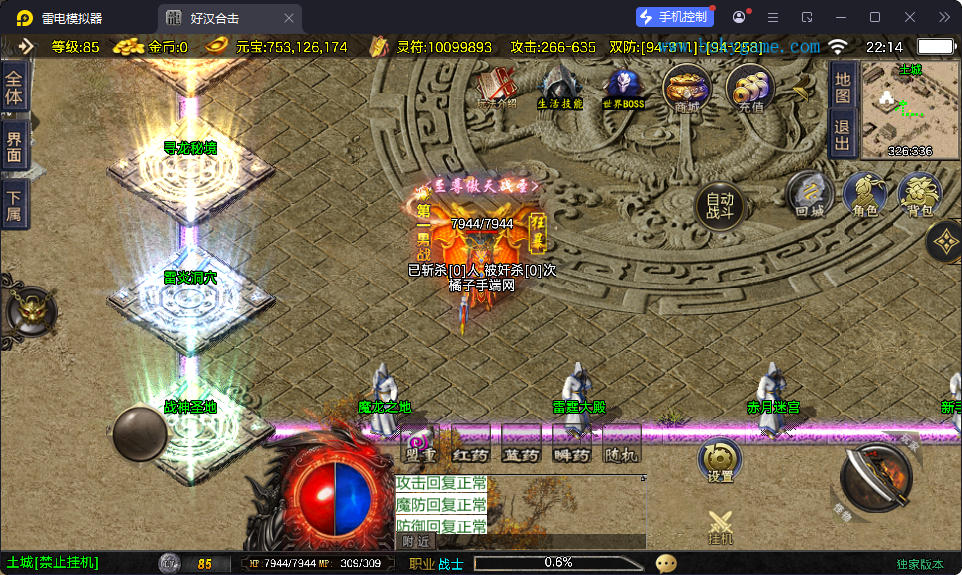Open the 世界BOSS panel
The width and height of the screenshot is (962, 575).
pyautogui.click(x=624, y=88)
